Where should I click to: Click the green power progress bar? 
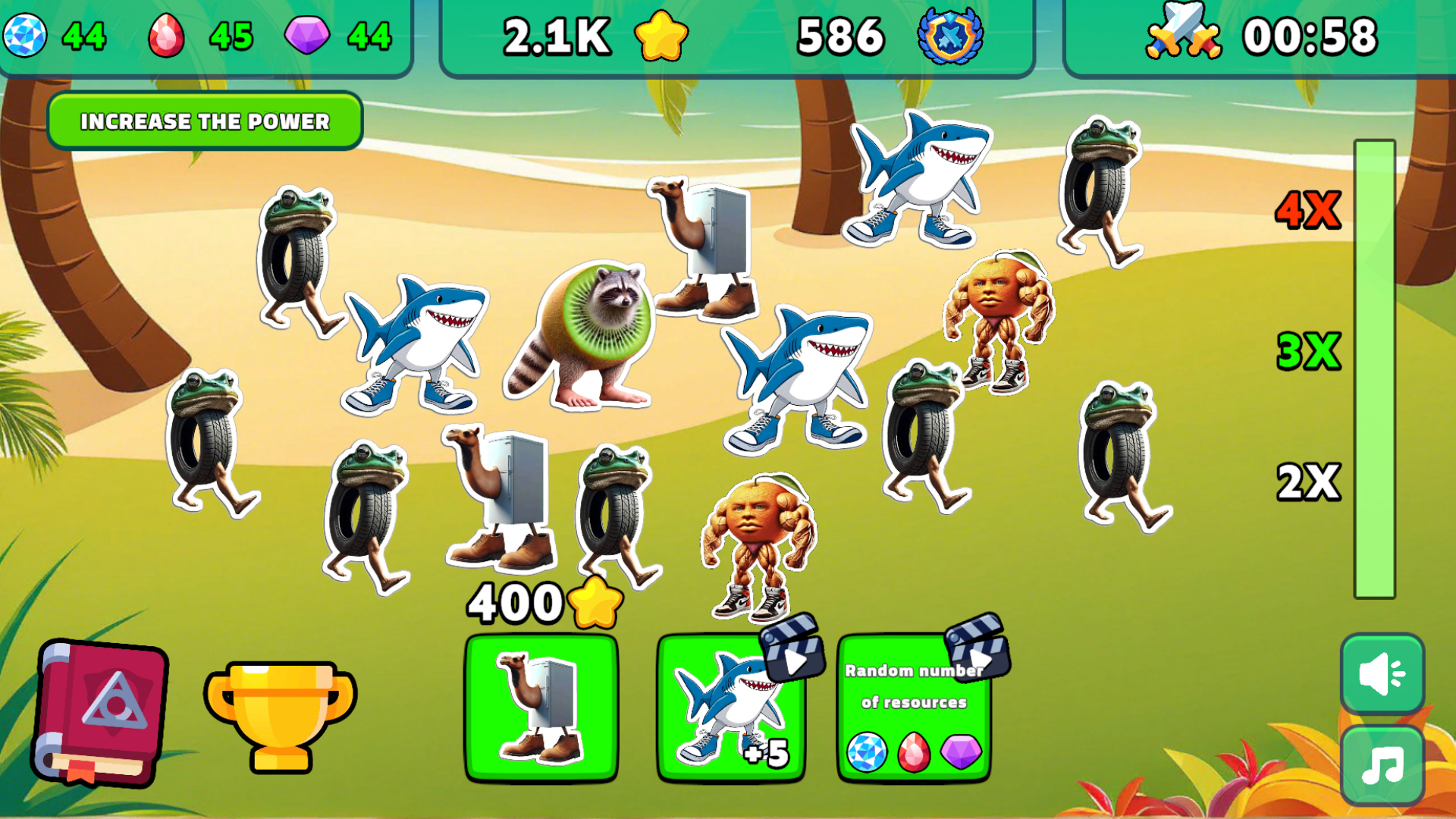(x=1374, y=364)
